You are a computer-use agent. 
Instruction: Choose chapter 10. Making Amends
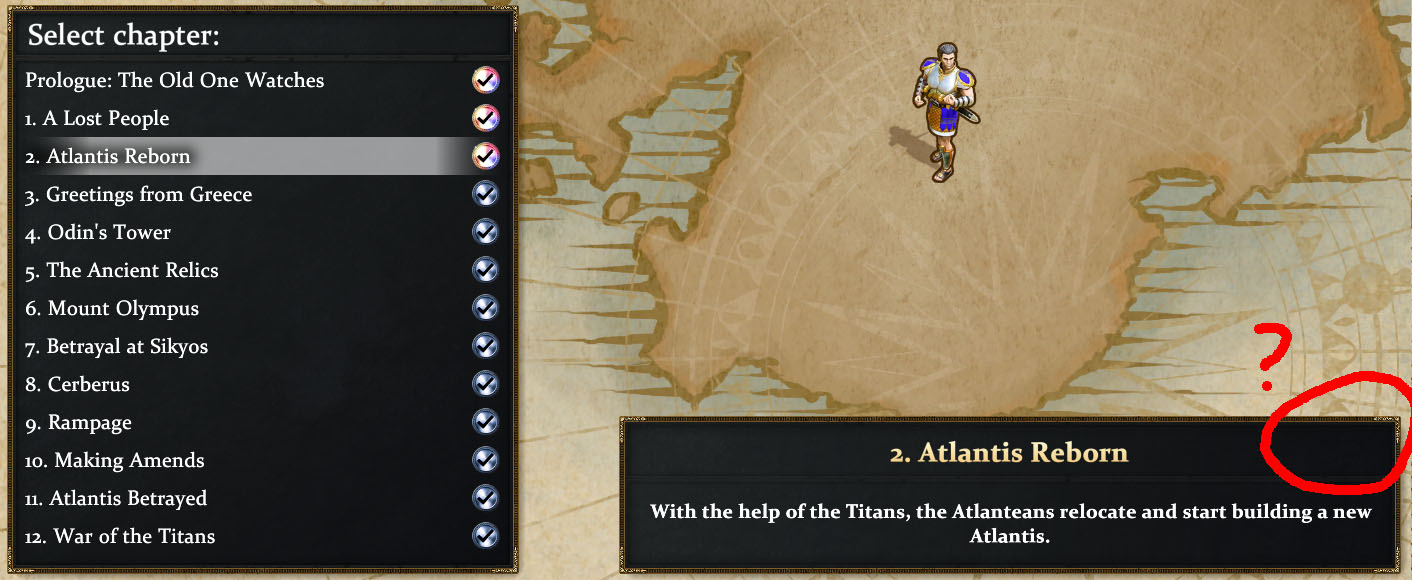115,460
